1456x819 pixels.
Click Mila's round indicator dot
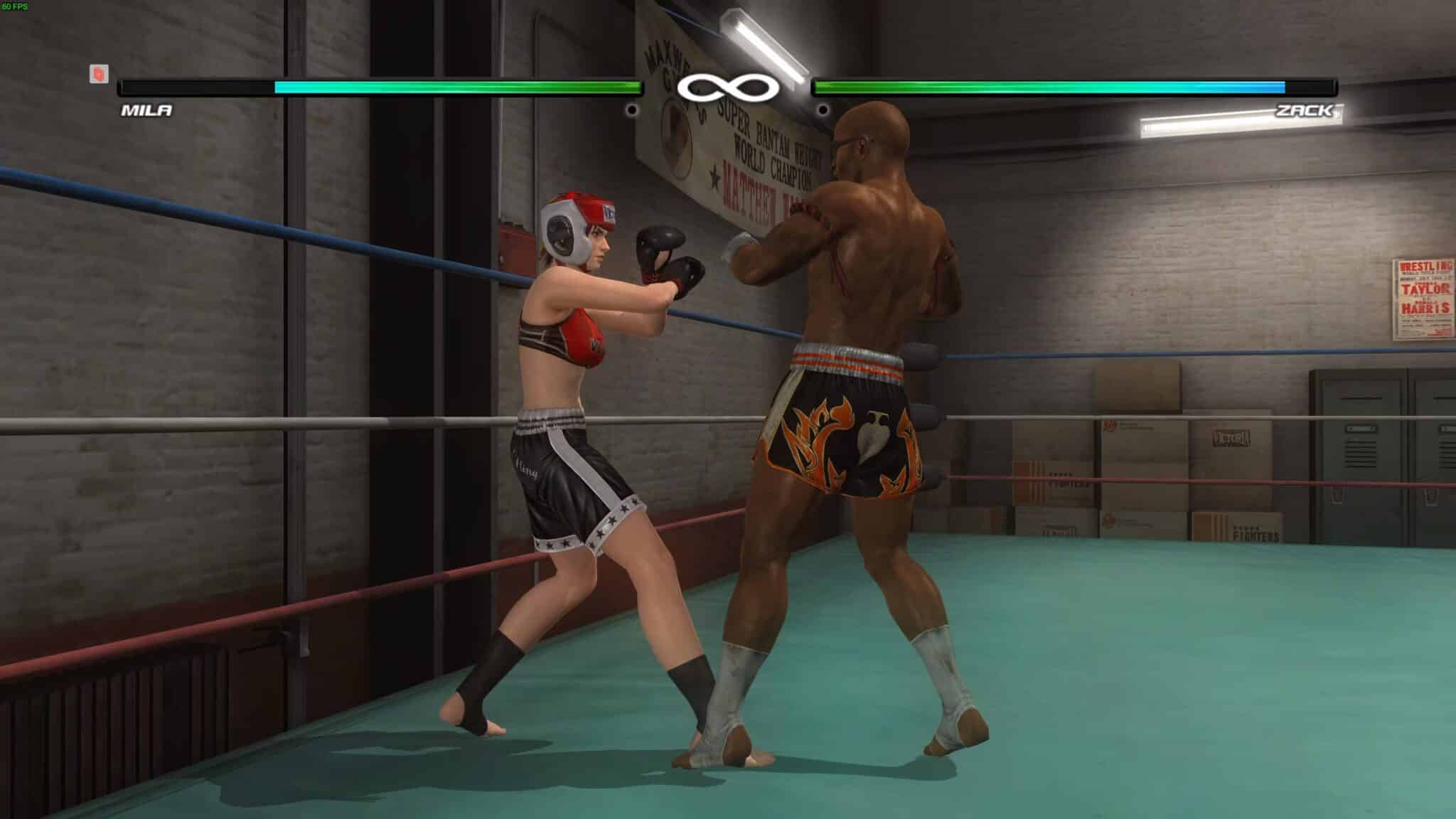(633, 109)
